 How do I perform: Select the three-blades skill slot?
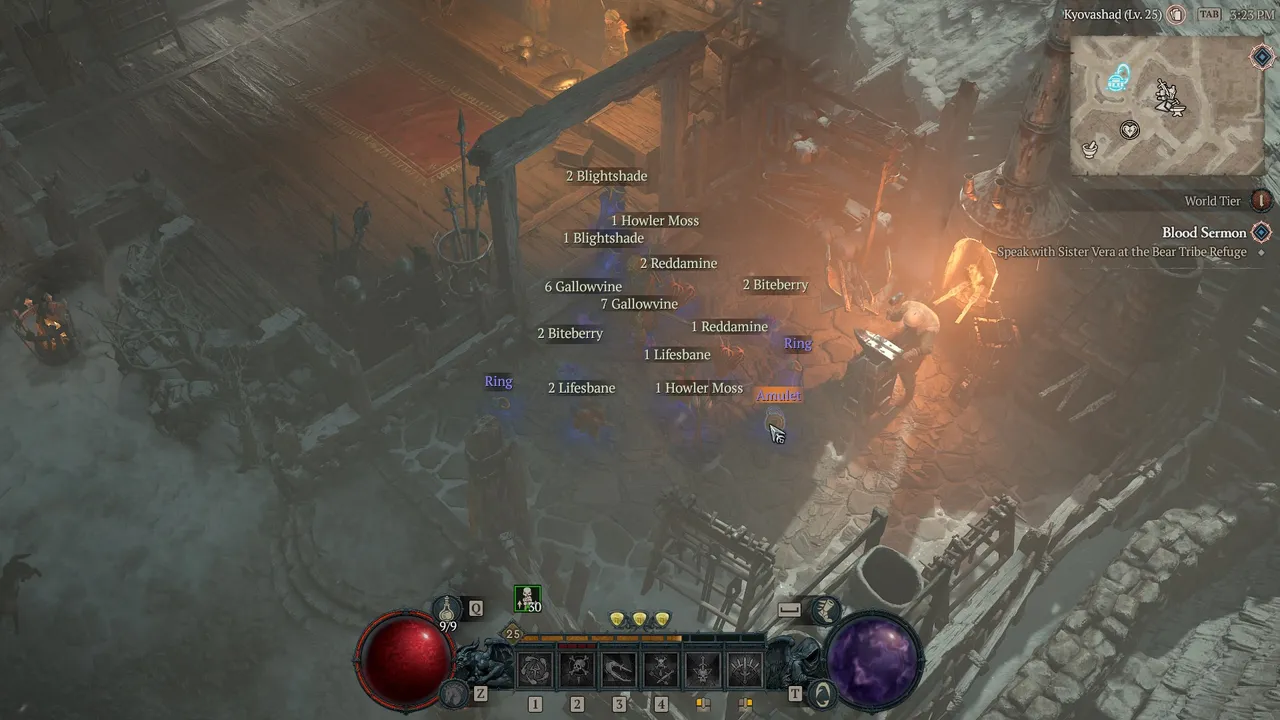tap(745, 669)
